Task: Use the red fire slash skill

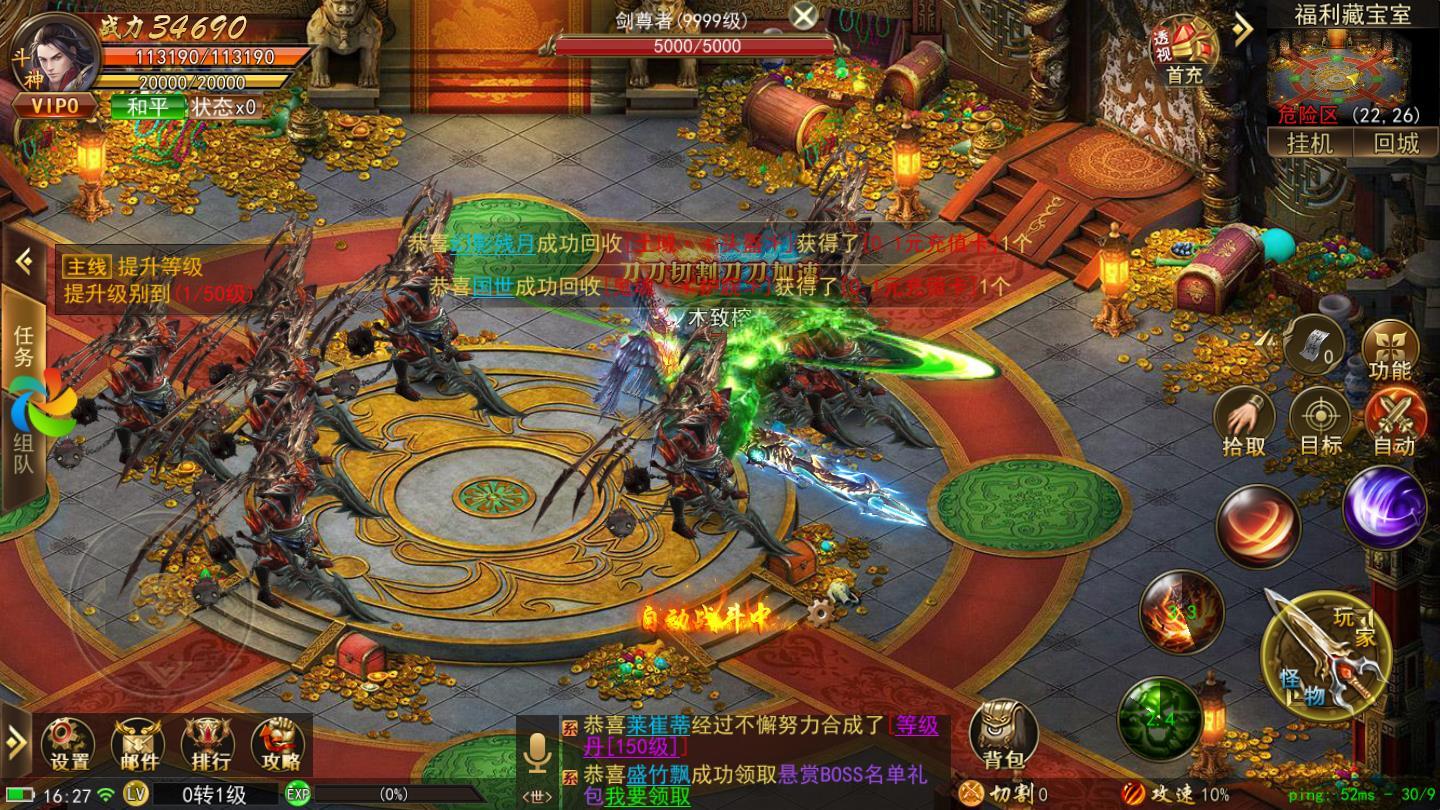Action: [1258, 526]
